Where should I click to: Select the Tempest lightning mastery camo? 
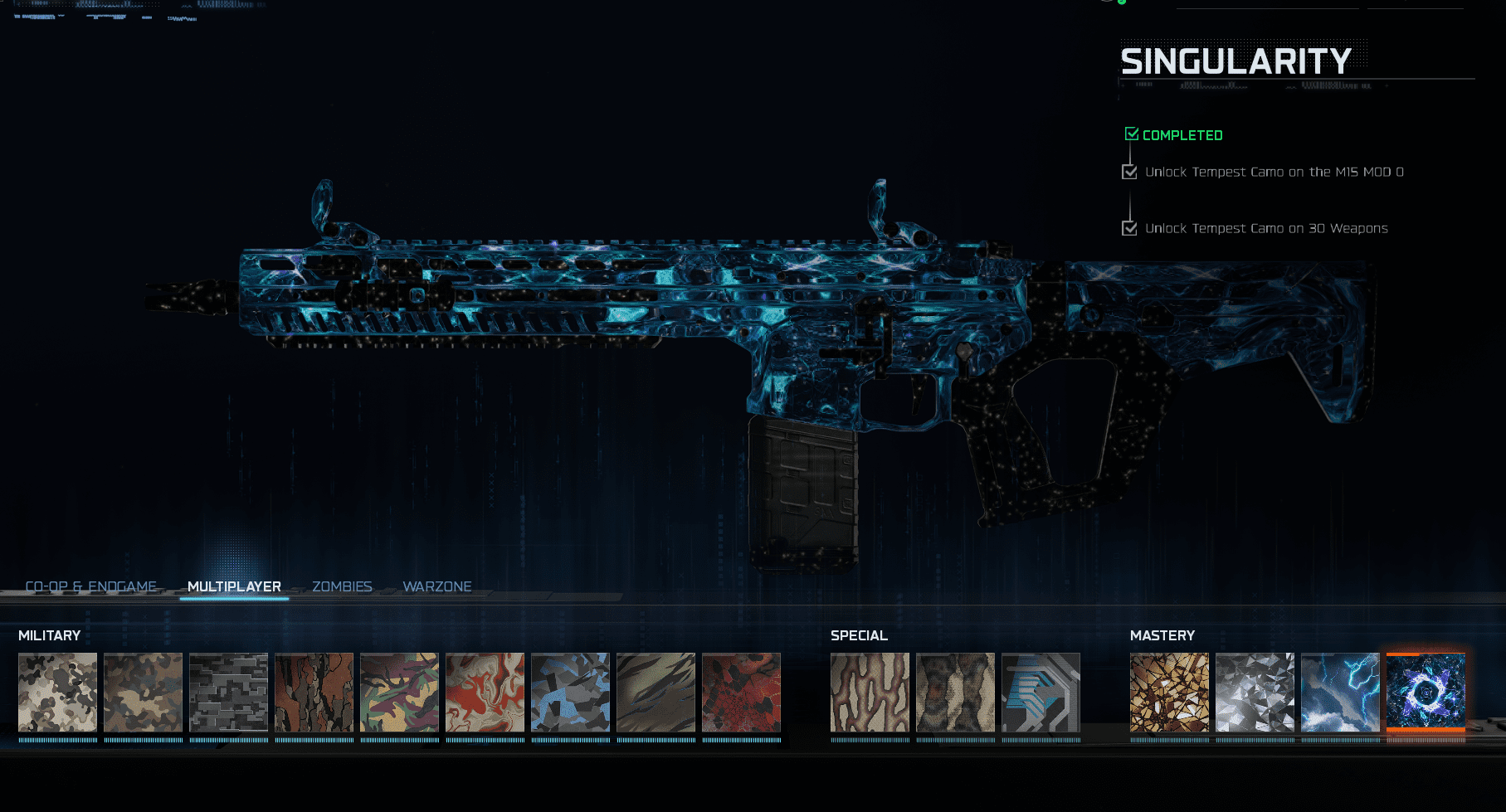1341,693
